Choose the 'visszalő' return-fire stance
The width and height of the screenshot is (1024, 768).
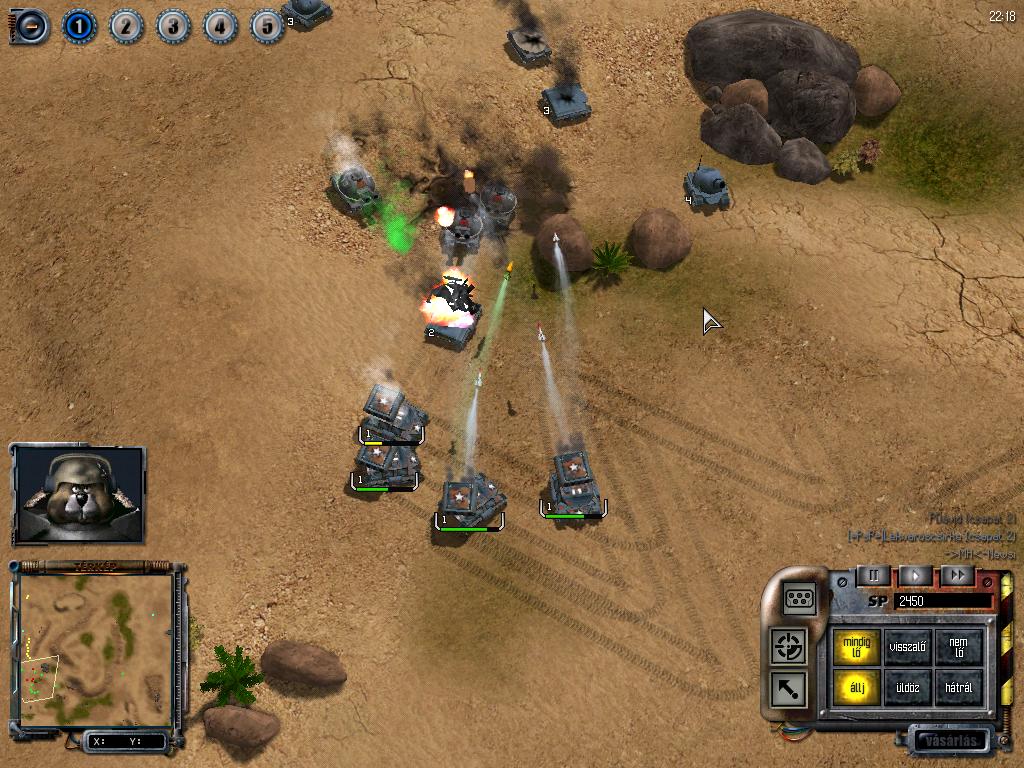[908, 646]
